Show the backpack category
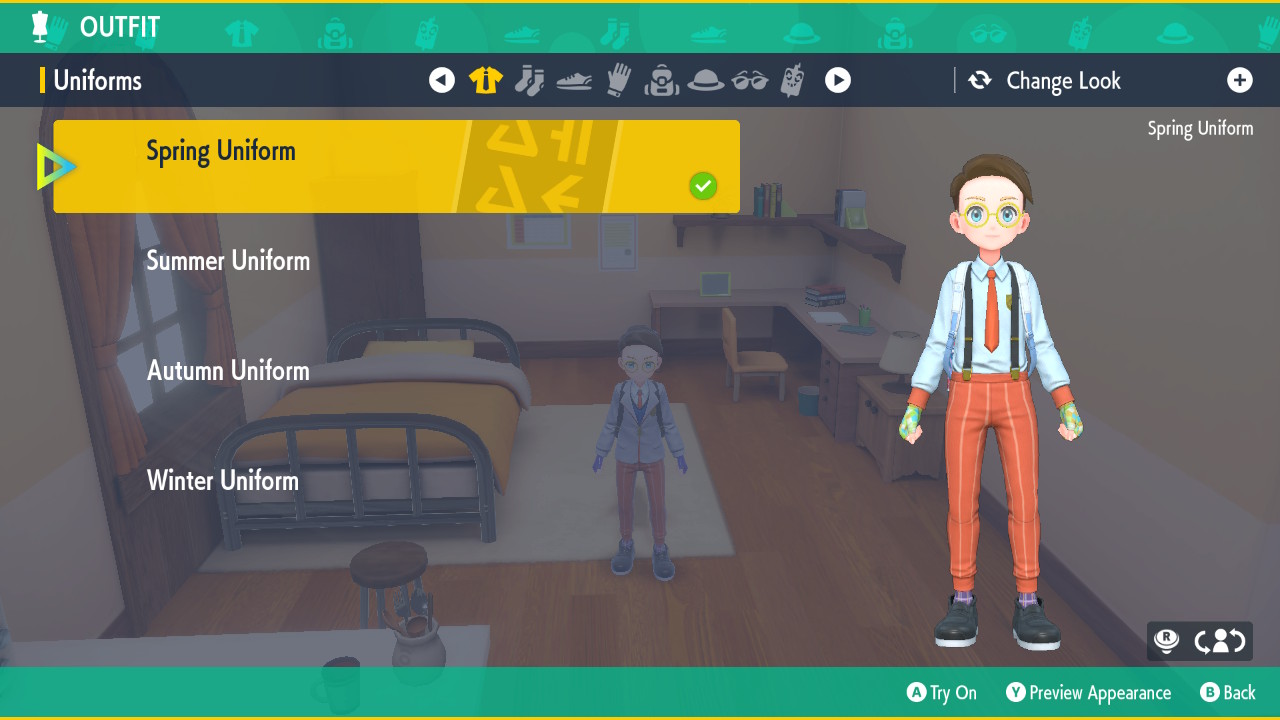 (661, 80)
